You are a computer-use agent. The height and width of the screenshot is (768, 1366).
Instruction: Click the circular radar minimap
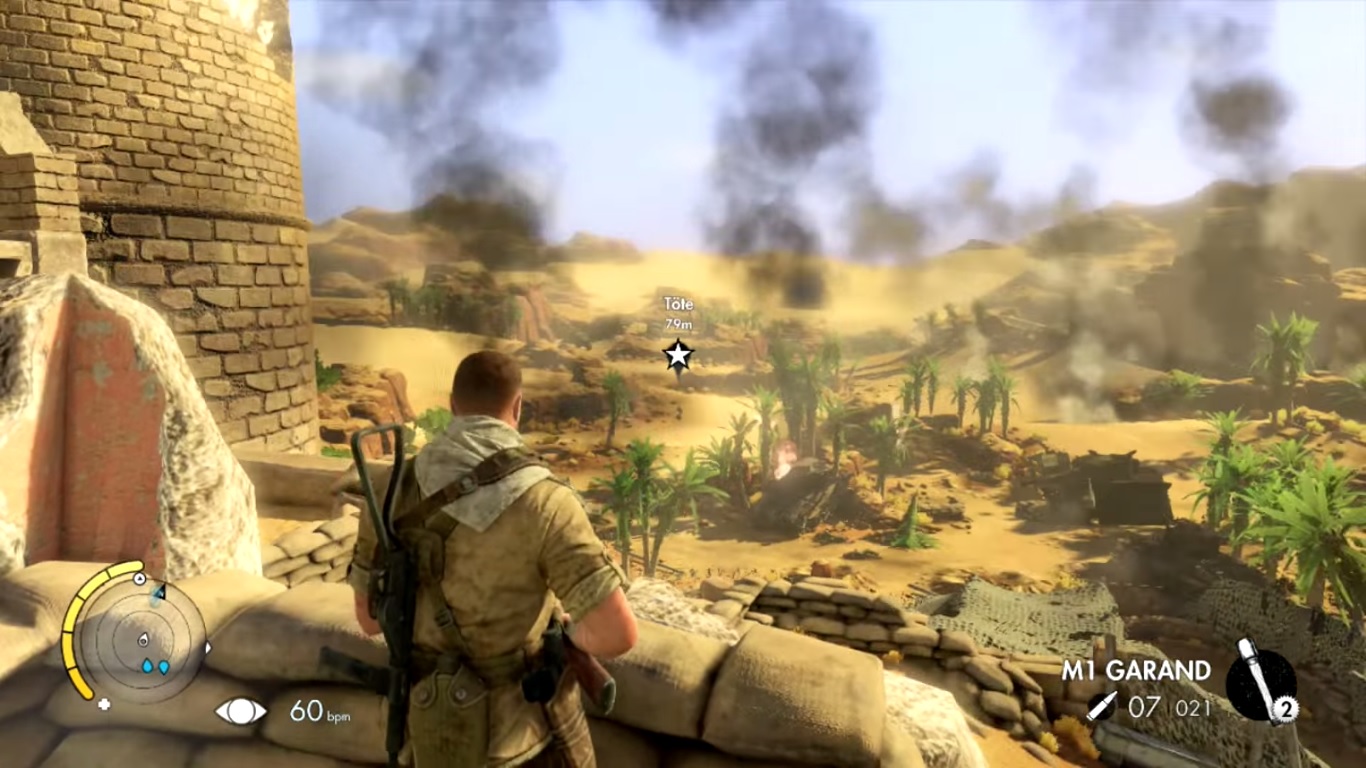(141, 638)
